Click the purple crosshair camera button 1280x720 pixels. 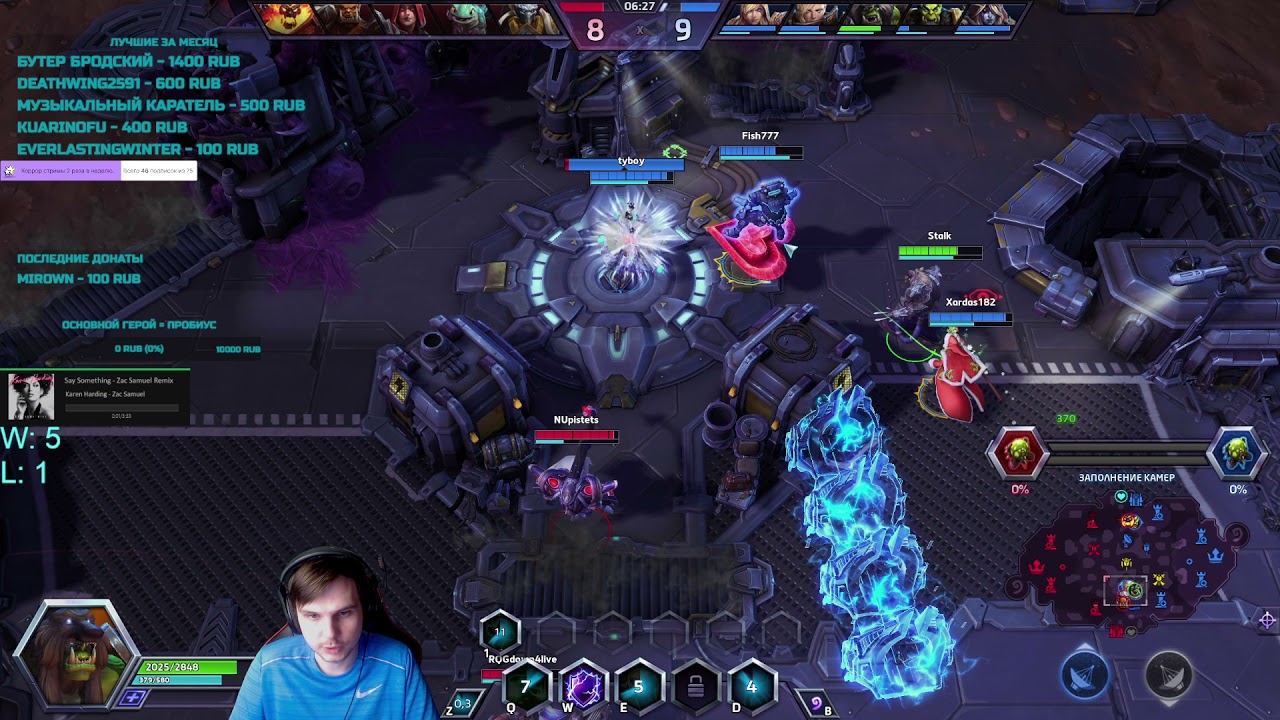[x=1267, y=621]
